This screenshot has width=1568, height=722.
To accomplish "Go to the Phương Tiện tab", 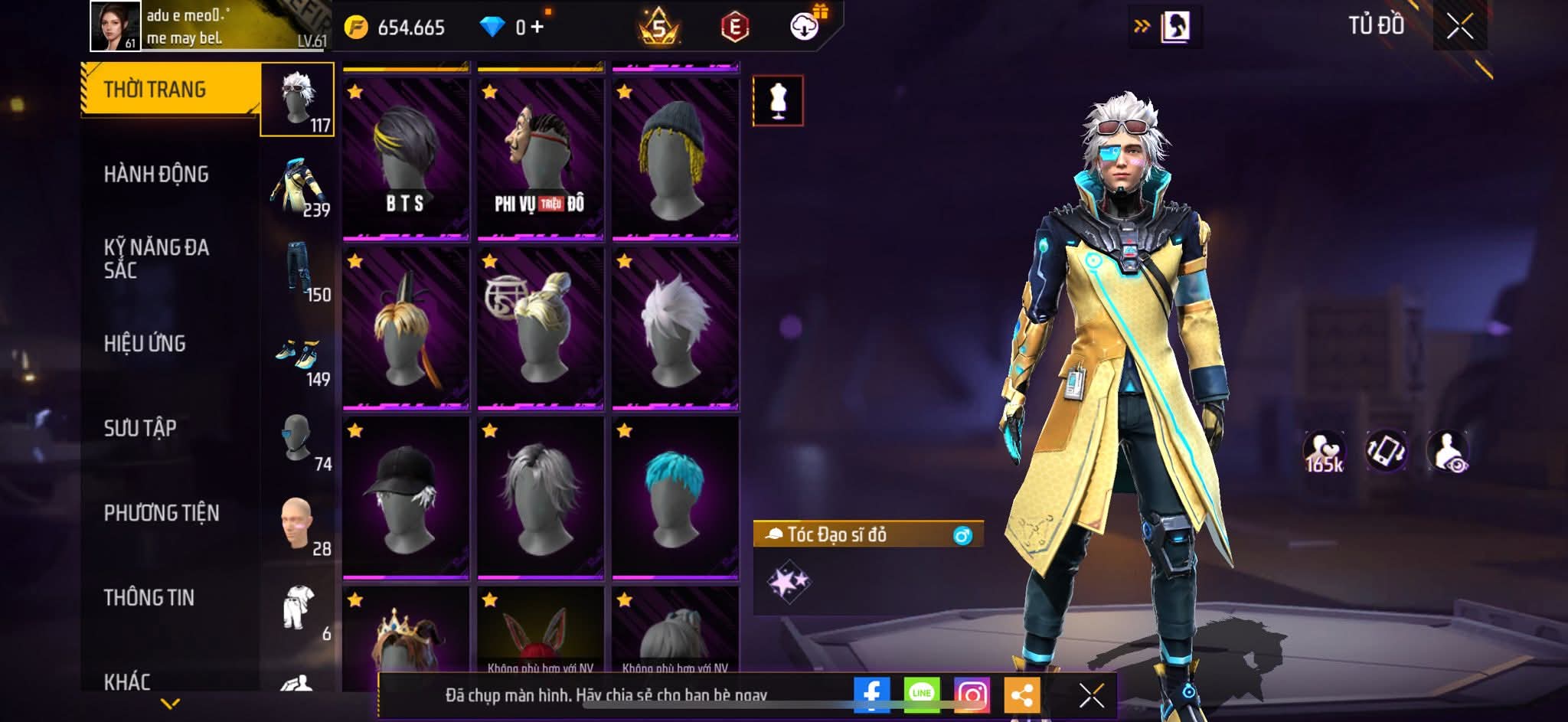I will click(162, 513).
